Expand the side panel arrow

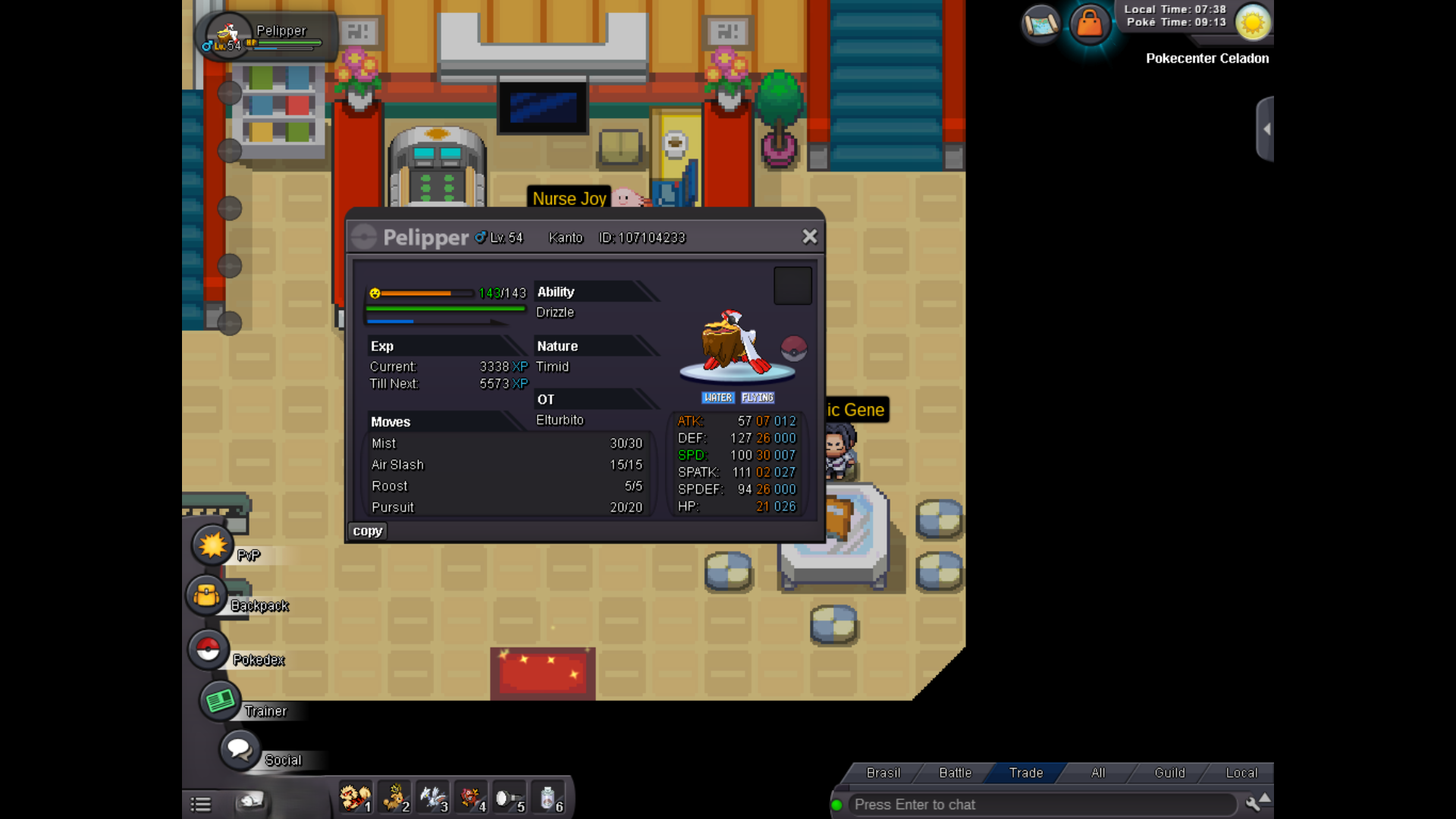pos(1266,129)
